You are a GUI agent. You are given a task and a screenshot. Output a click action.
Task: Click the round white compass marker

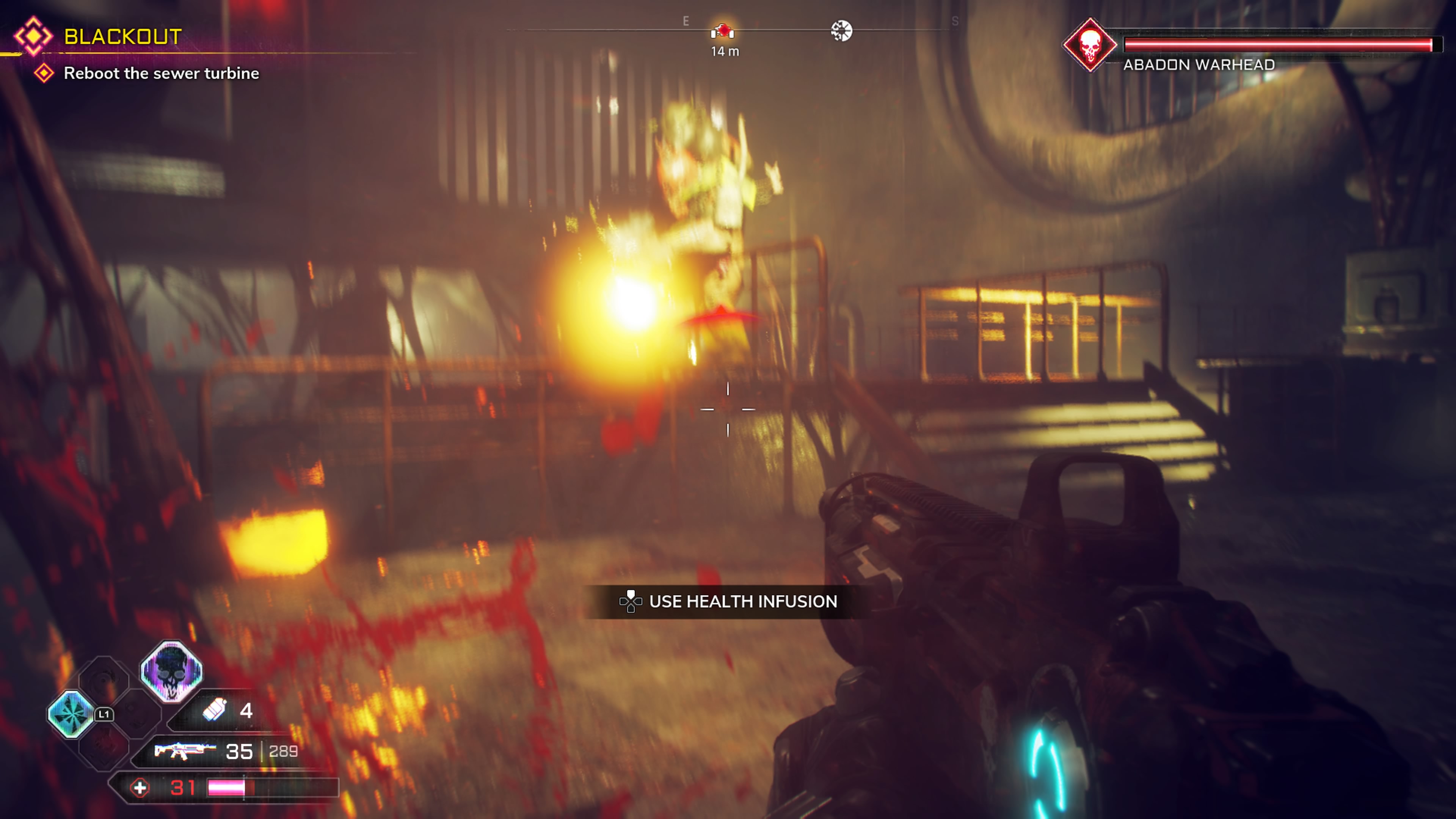point(841,31)
